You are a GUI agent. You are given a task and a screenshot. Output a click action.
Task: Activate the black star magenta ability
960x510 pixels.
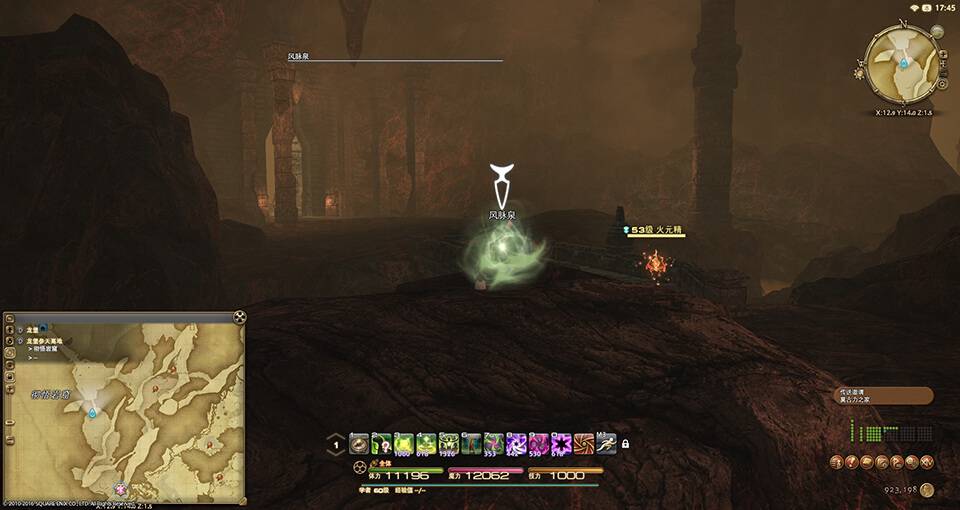[x=561, y=444]
